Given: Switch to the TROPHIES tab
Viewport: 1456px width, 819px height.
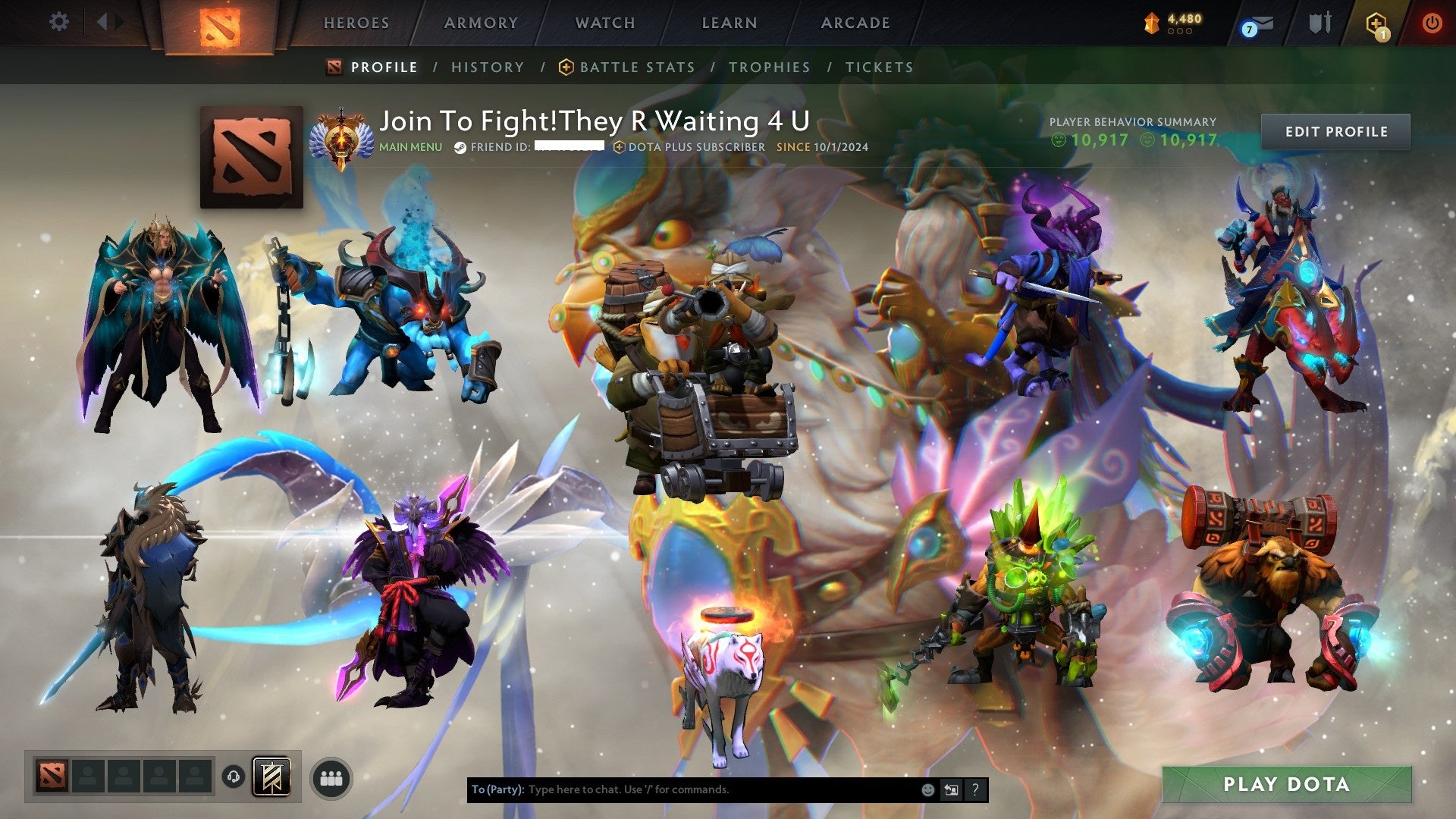Looking at the screenshot, I should pyautogui.click(x=769, y=67).
